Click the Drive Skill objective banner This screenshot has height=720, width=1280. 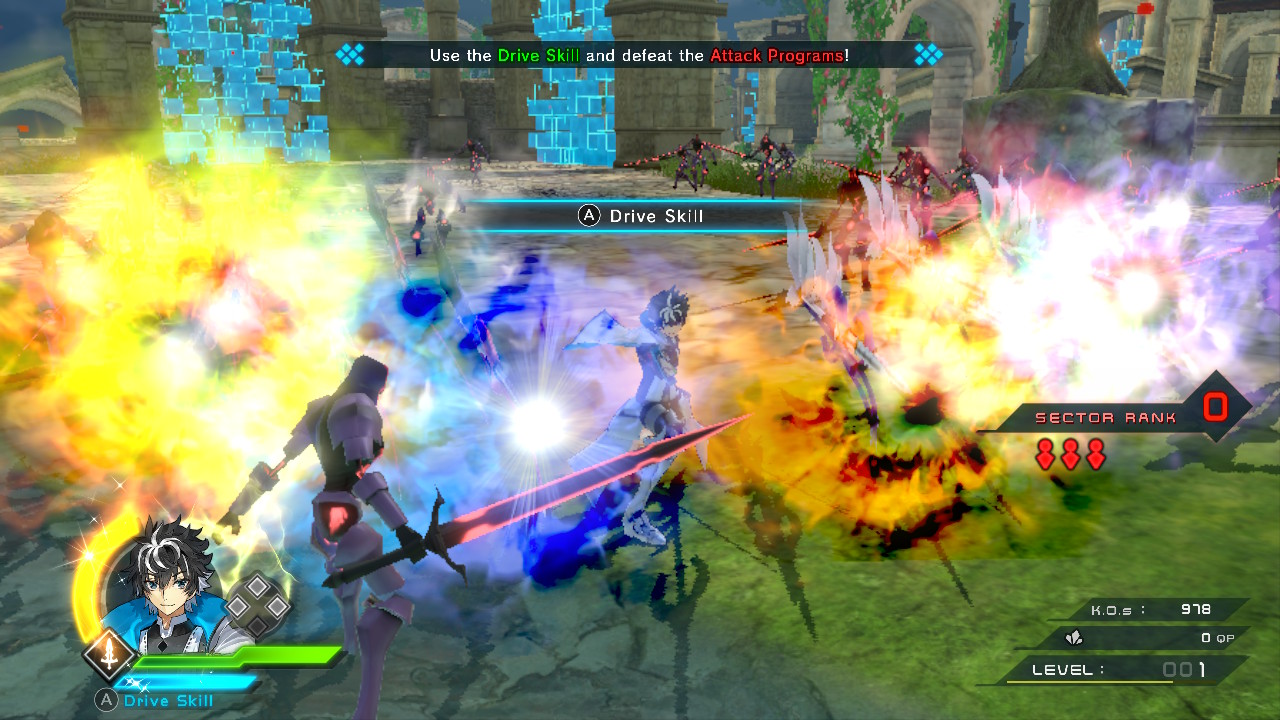click(x=639, y=55)
